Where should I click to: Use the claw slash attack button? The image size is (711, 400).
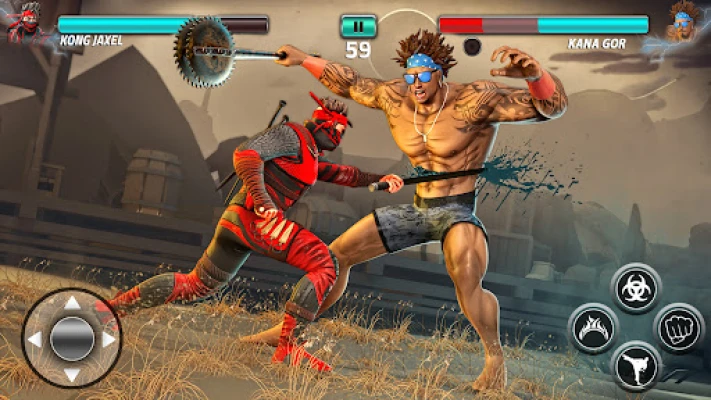[x=593, y=328]
